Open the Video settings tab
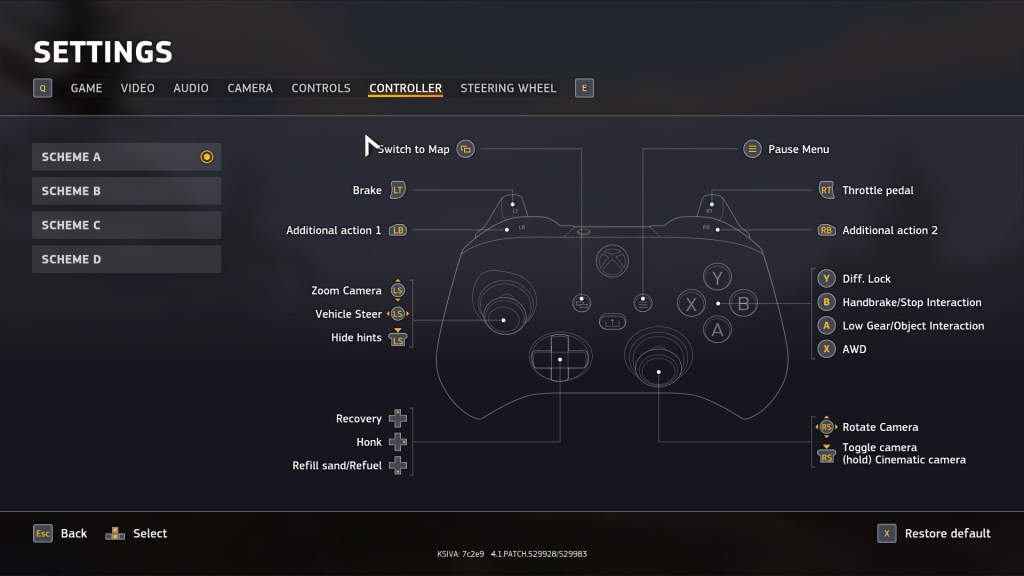 tap(138, 88)
